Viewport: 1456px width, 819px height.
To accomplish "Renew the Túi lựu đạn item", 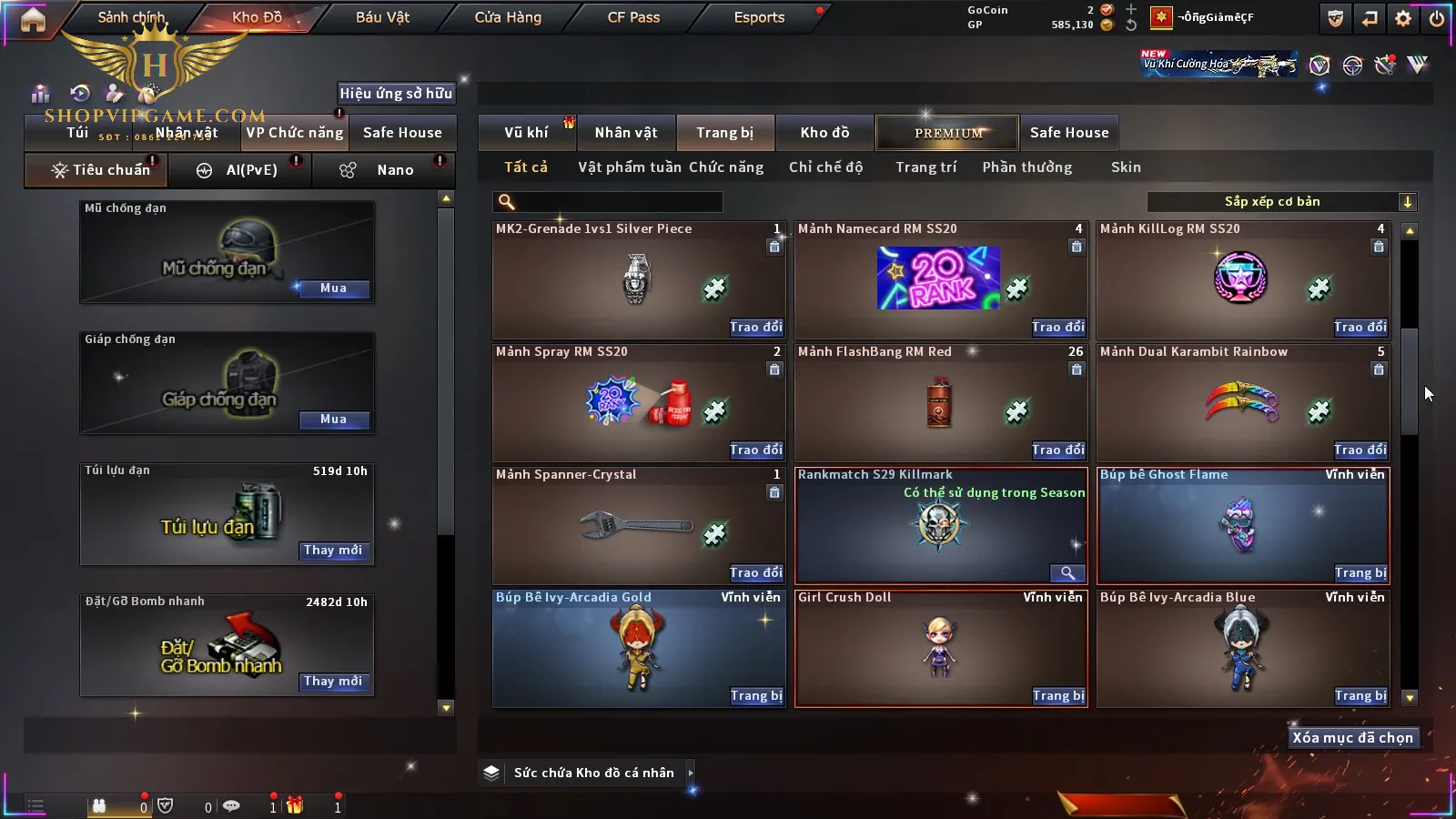I will 333,551.
